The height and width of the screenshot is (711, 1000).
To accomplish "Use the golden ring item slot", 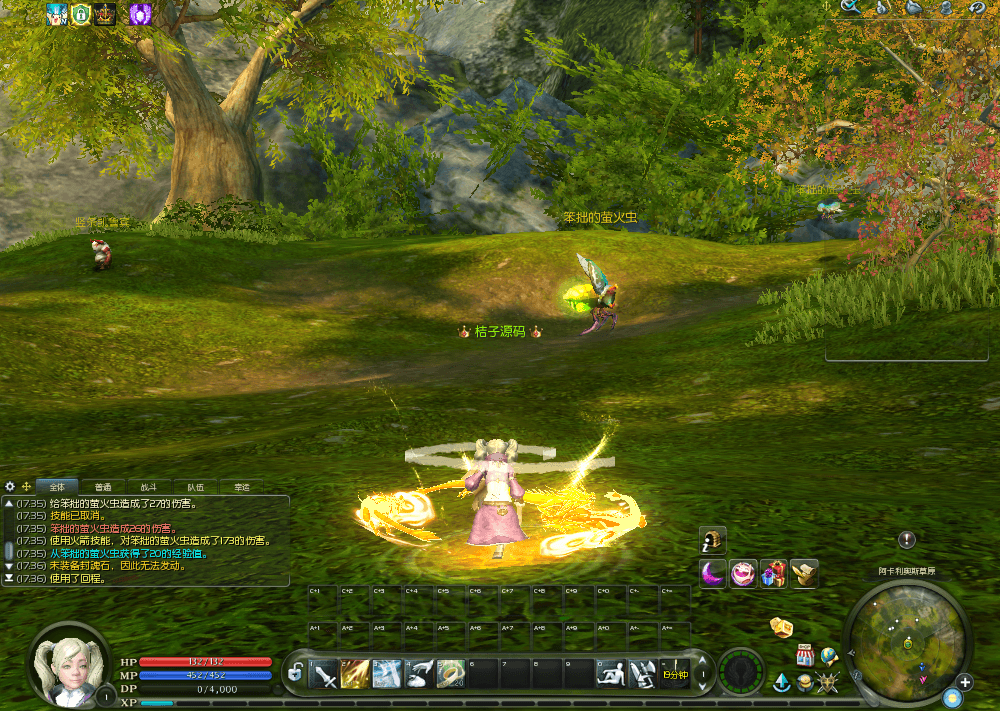I will pos(451,674).
